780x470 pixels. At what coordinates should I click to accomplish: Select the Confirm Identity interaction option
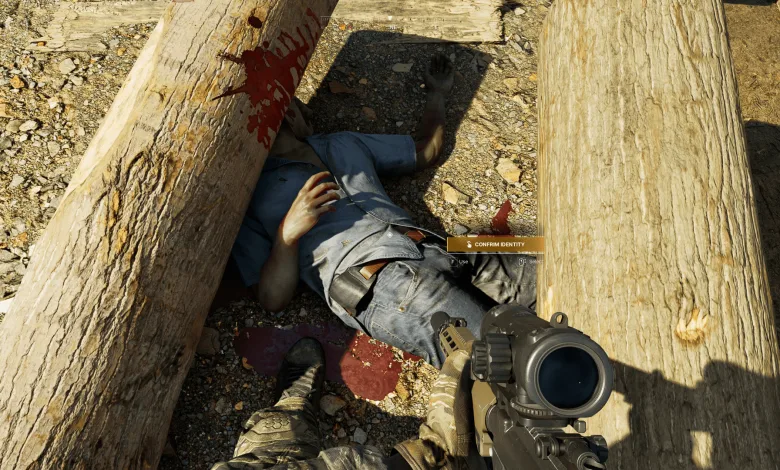click(x=495, y=244)
